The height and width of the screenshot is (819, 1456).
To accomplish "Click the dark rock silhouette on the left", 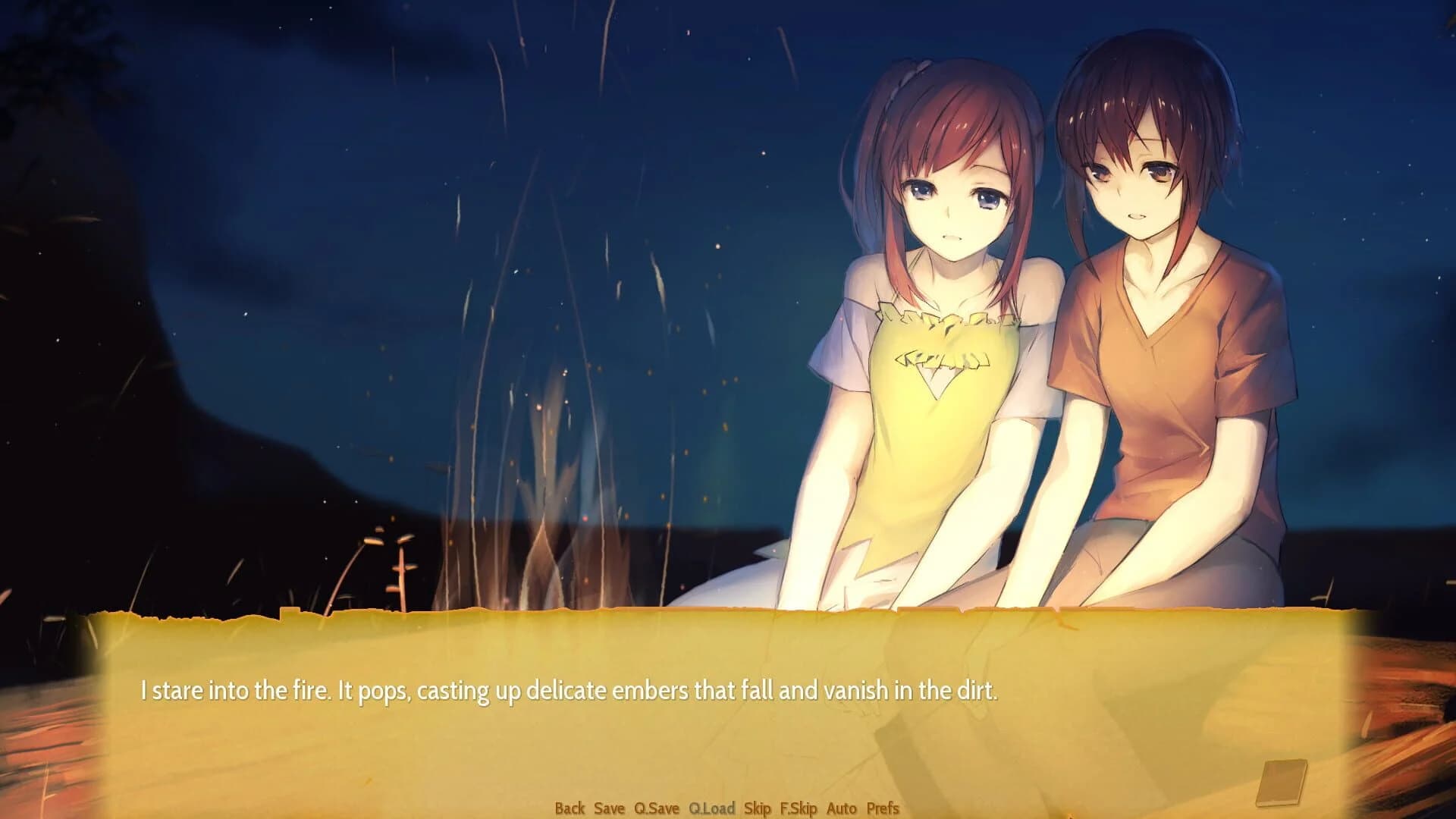I will 91,303.
